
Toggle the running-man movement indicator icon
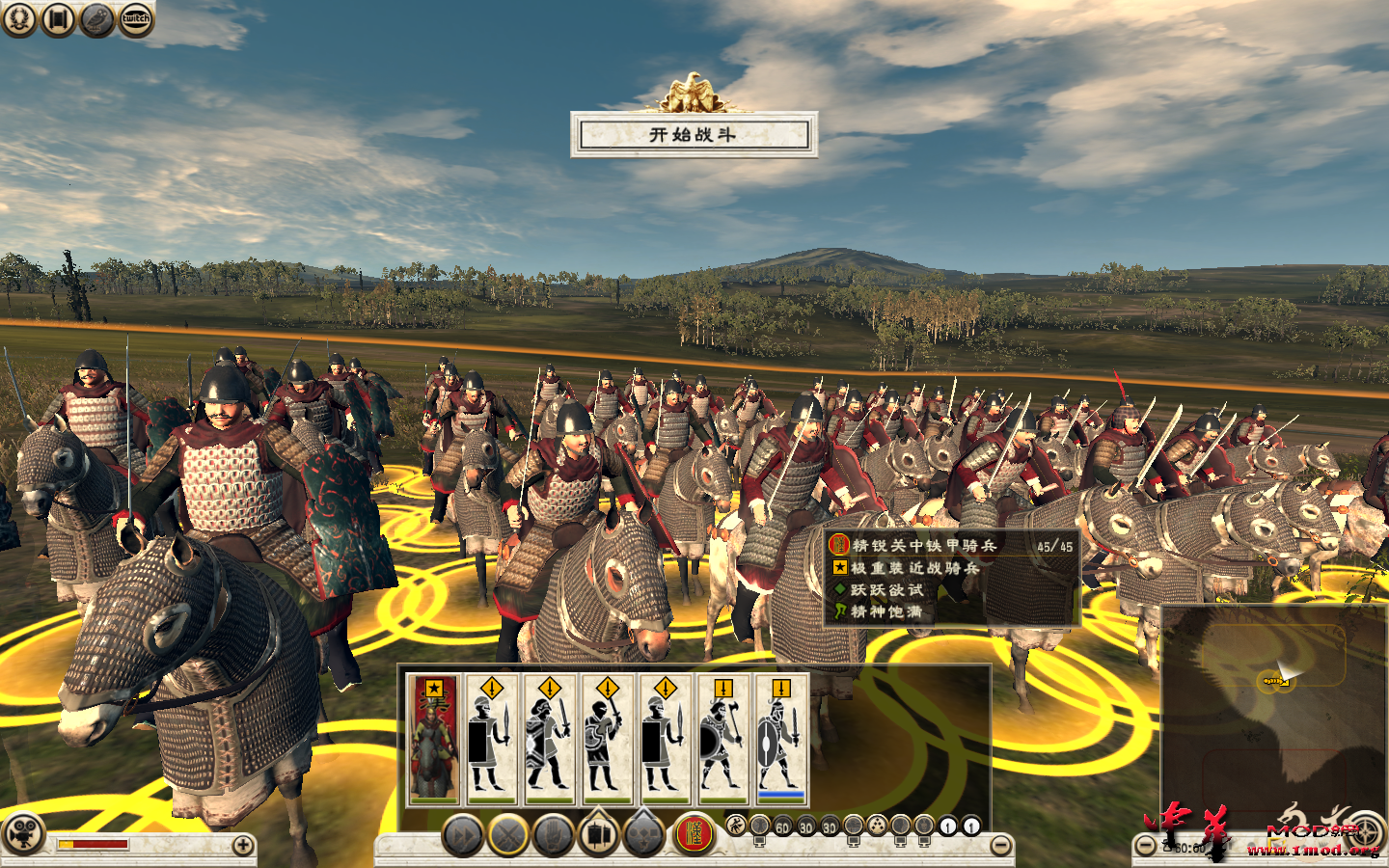[738, 826]
